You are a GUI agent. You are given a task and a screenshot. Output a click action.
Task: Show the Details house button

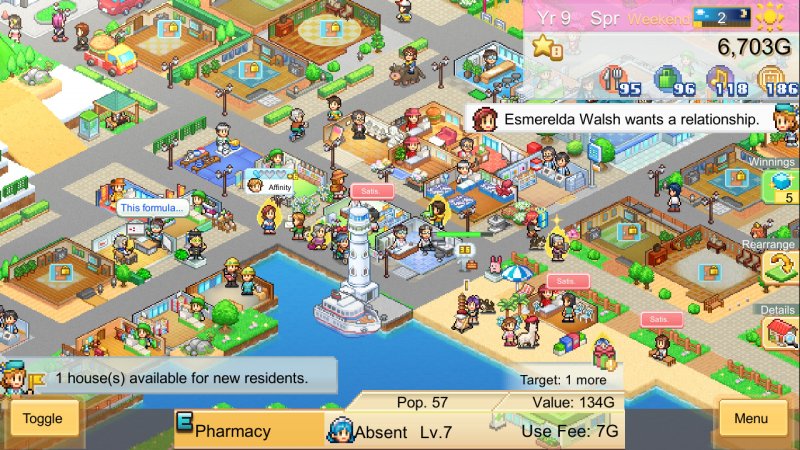point(780,333)
